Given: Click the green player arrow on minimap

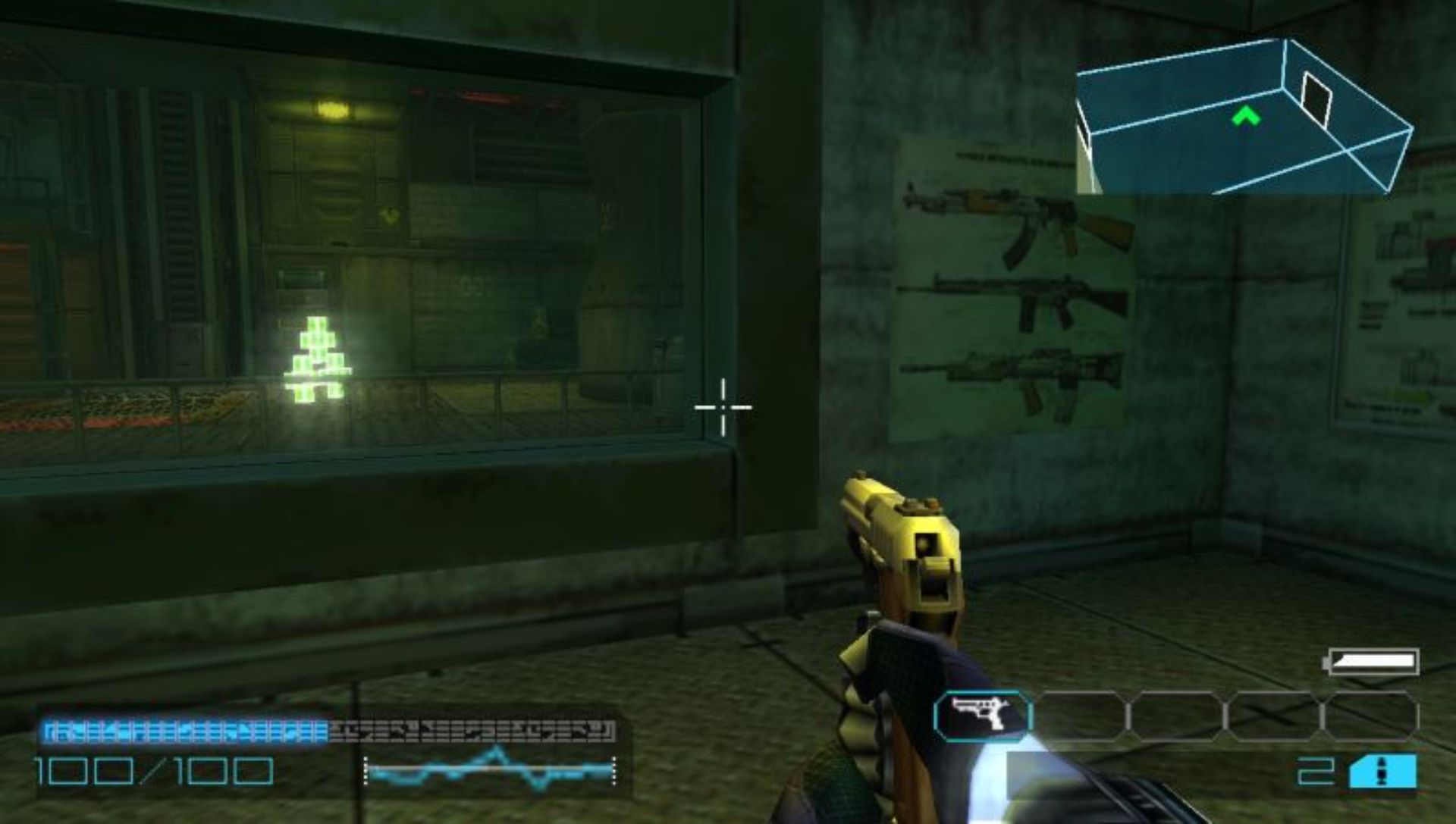Looking at the screenshot, I should pyautogui.click(x=1245, y=116).
